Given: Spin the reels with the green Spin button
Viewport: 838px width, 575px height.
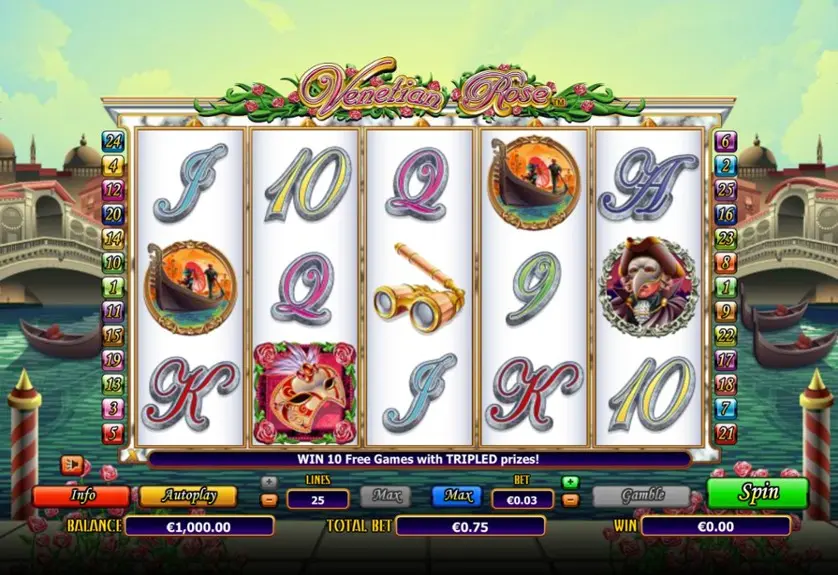Looking at the screenshot, I should 757,493.
